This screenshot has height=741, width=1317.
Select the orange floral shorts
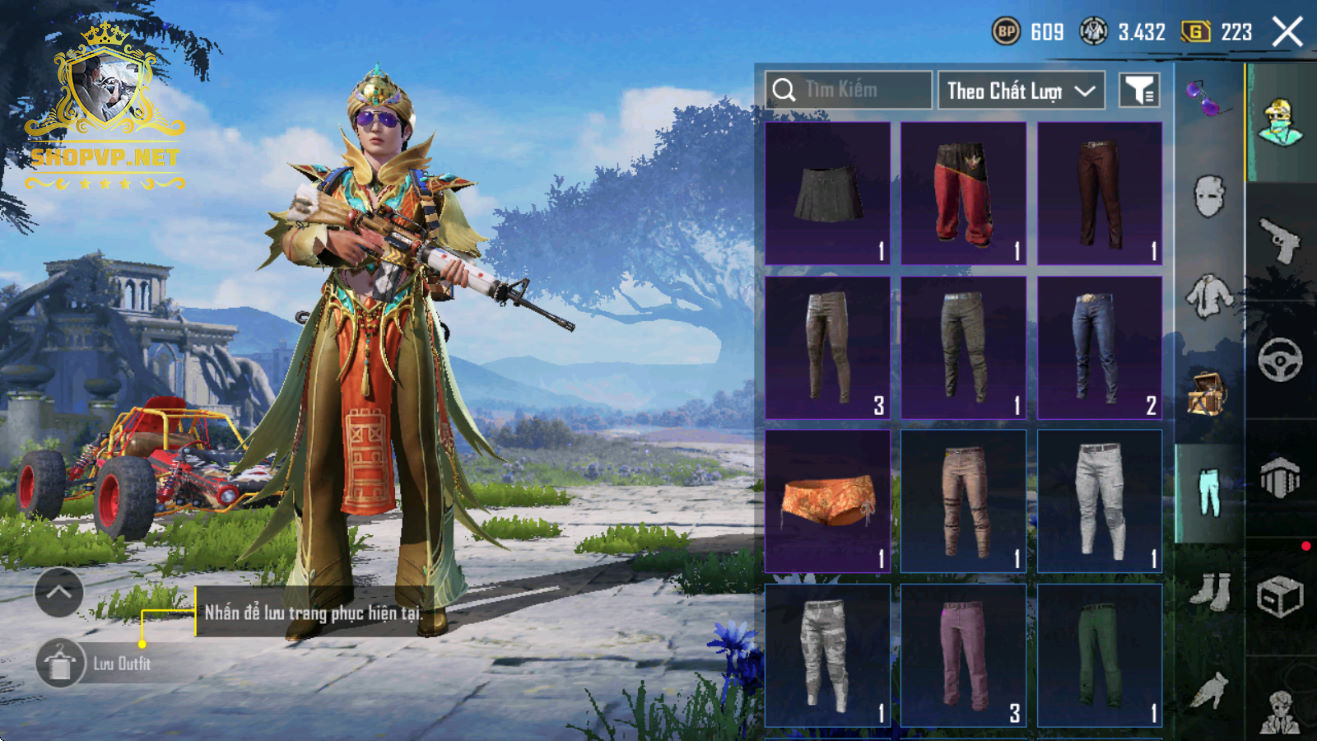pyautogui.click(x=827, y=501)
